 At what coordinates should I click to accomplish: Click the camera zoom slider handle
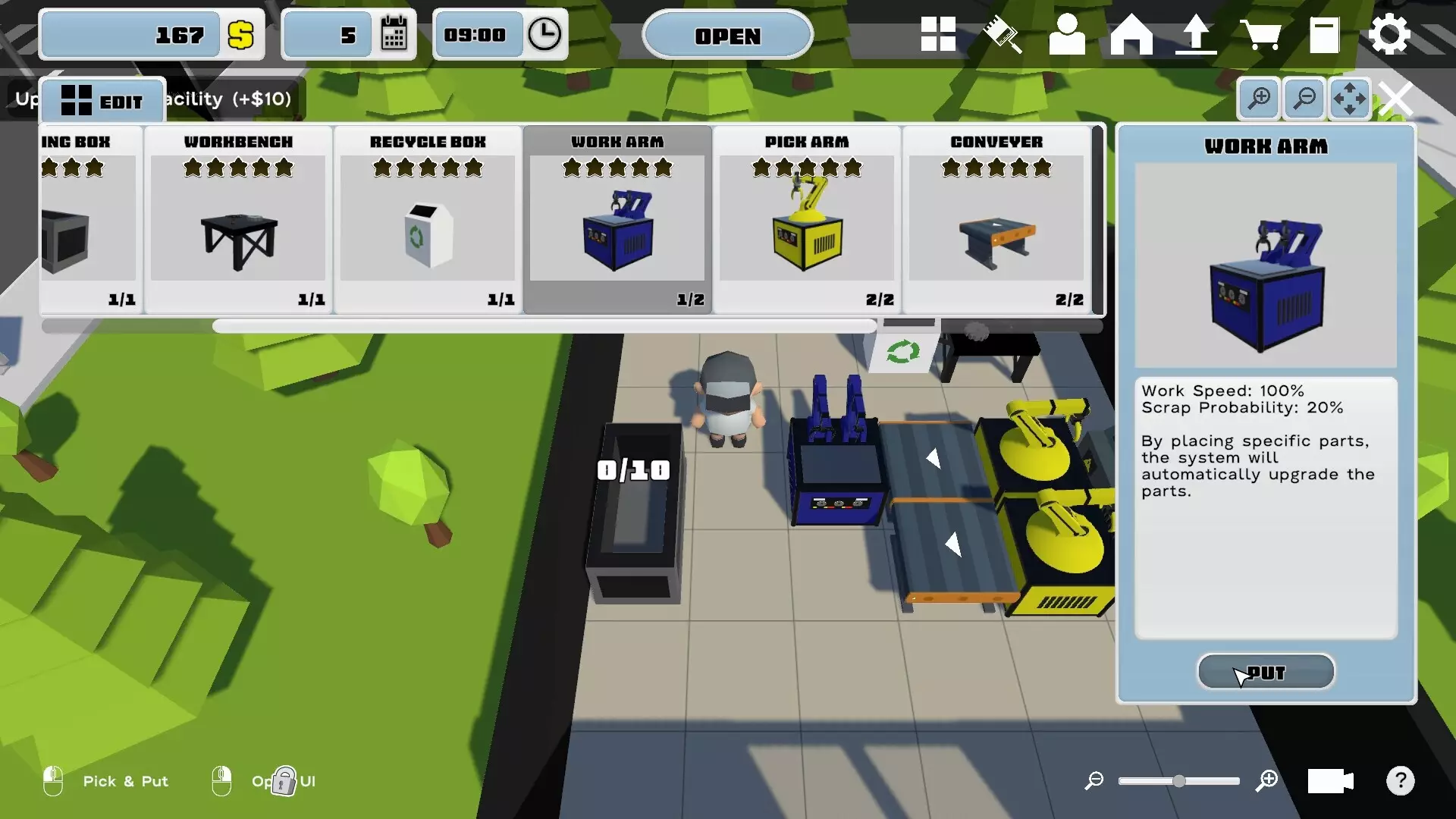click(1179, 780)
